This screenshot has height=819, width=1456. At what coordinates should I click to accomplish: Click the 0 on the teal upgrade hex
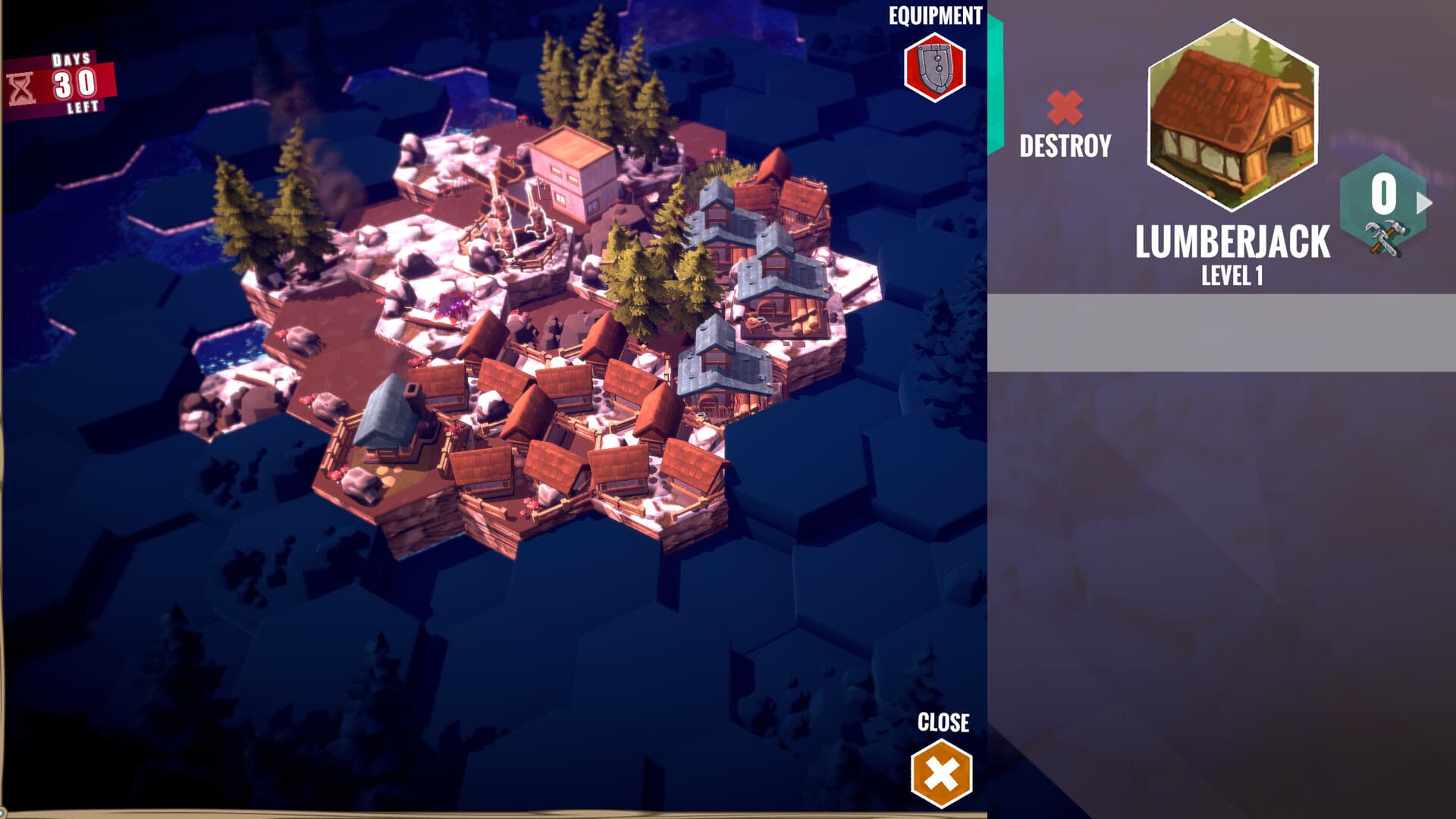tap(1384, 192)
